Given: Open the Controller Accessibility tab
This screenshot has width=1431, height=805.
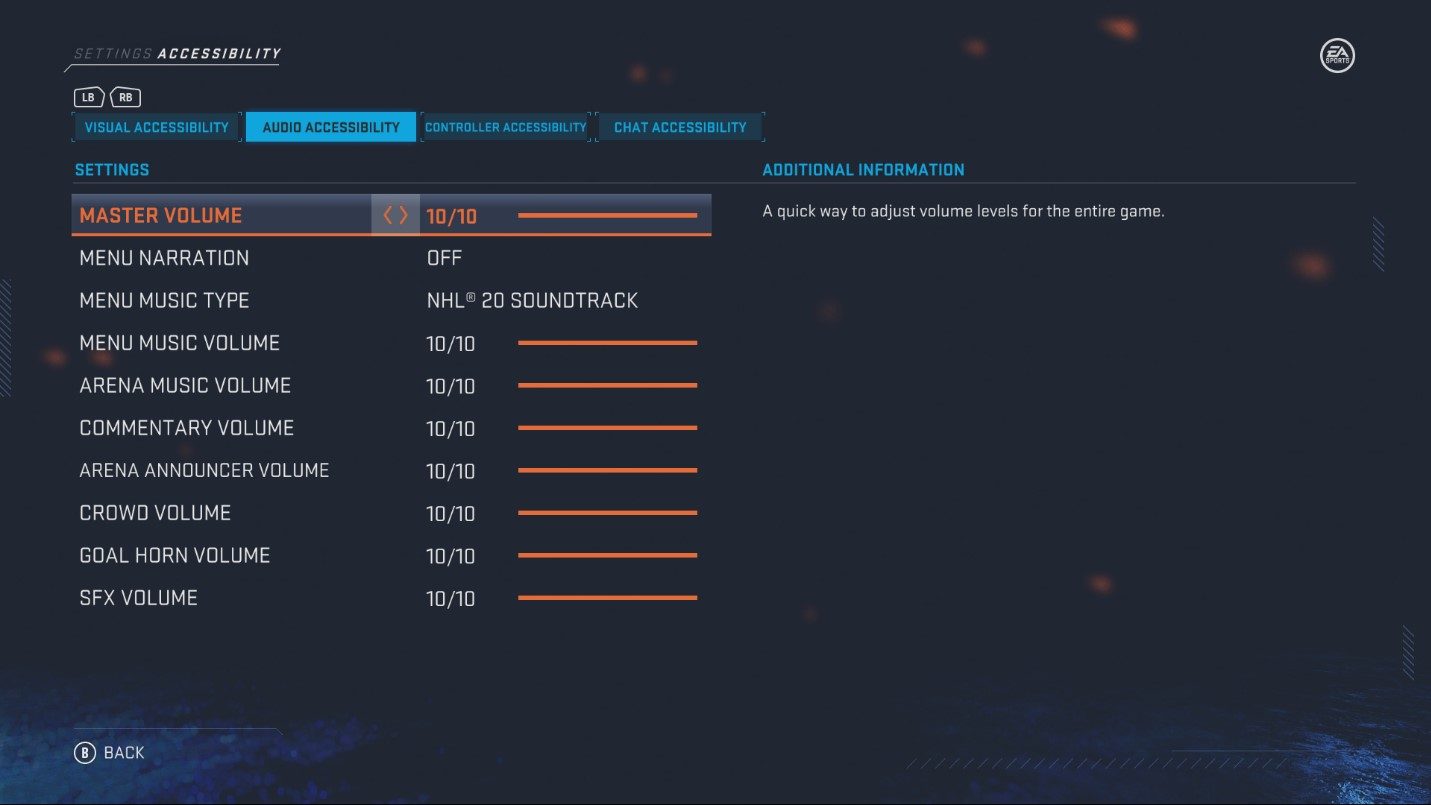Looking at the screenshot, I should click(506, 126).
